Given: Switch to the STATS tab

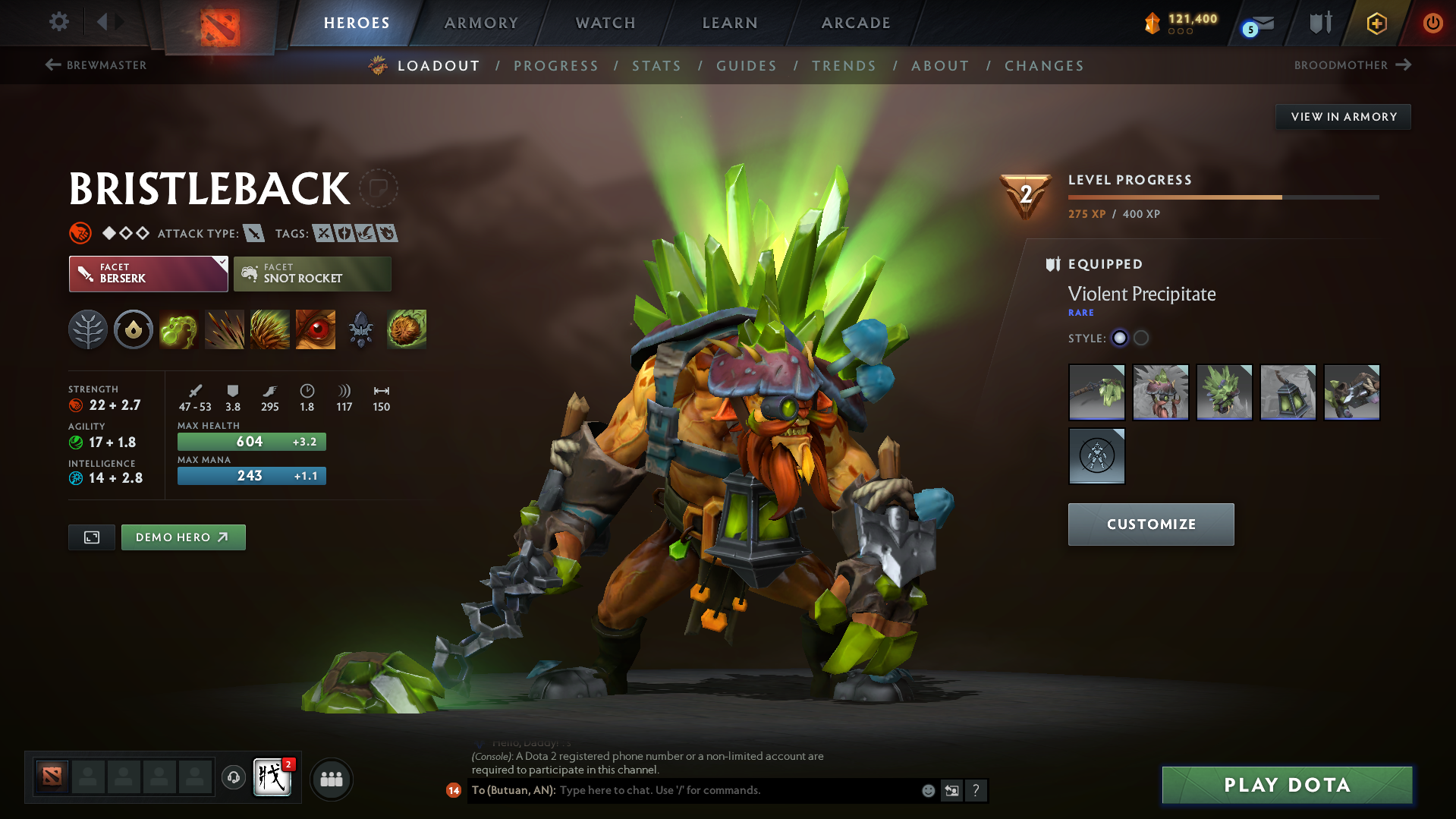Looking at the screenshot, I should 656,66.
